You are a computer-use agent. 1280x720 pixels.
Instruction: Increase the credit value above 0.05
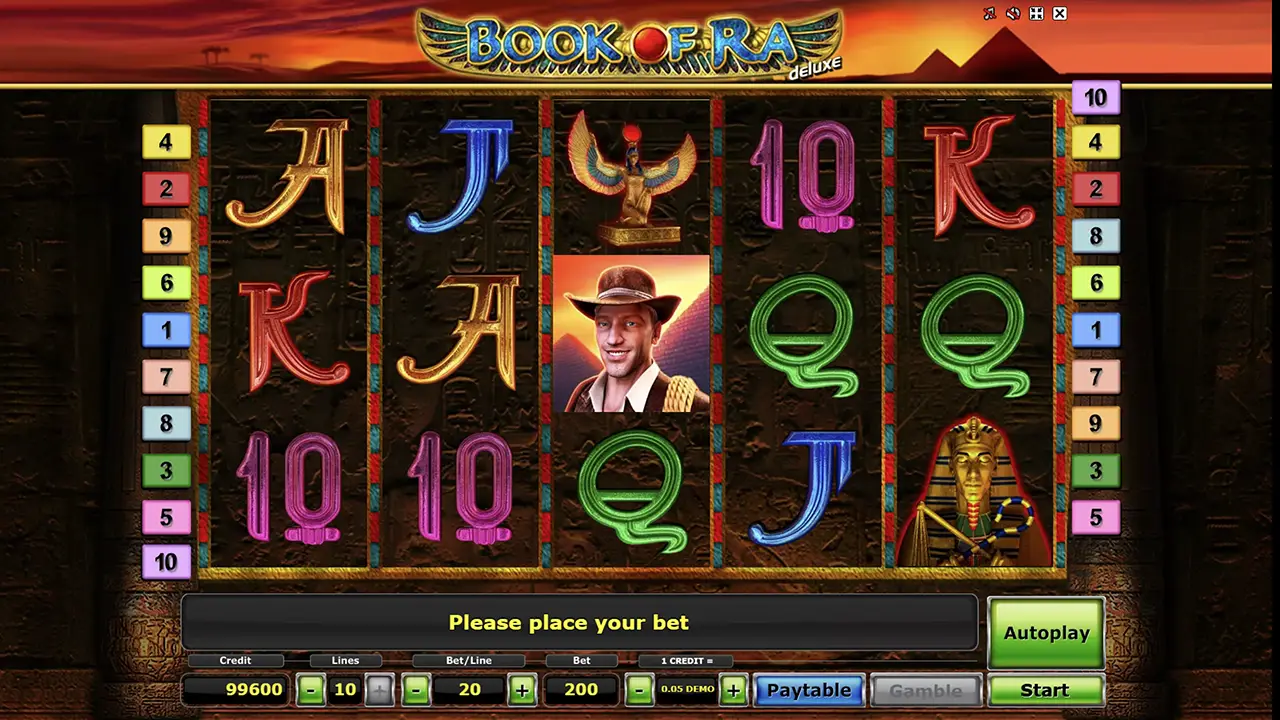pyautogui.click(x=733, y=690)
